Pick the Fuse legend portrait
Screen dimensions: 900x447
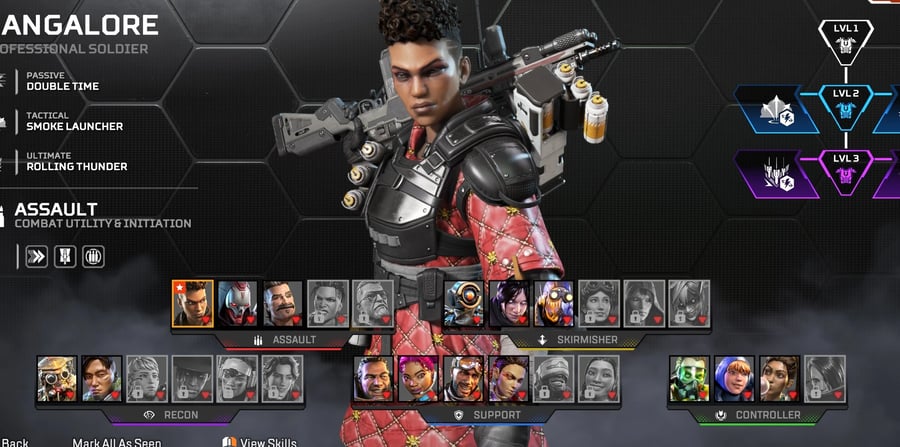pyautogui.click(x=283, y=302)
